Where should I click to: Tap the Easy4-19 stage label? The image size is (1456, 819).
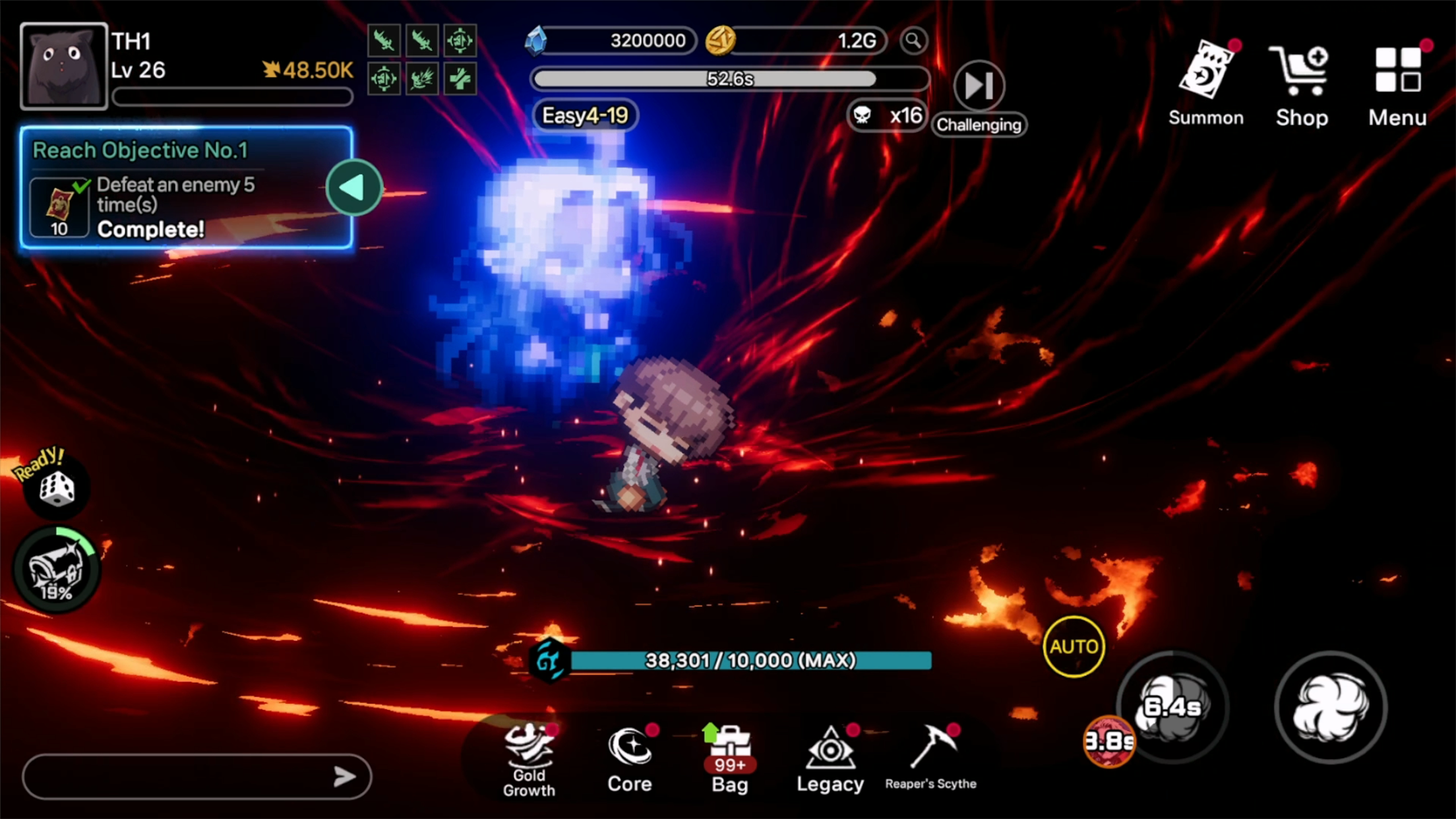[584, 115]
